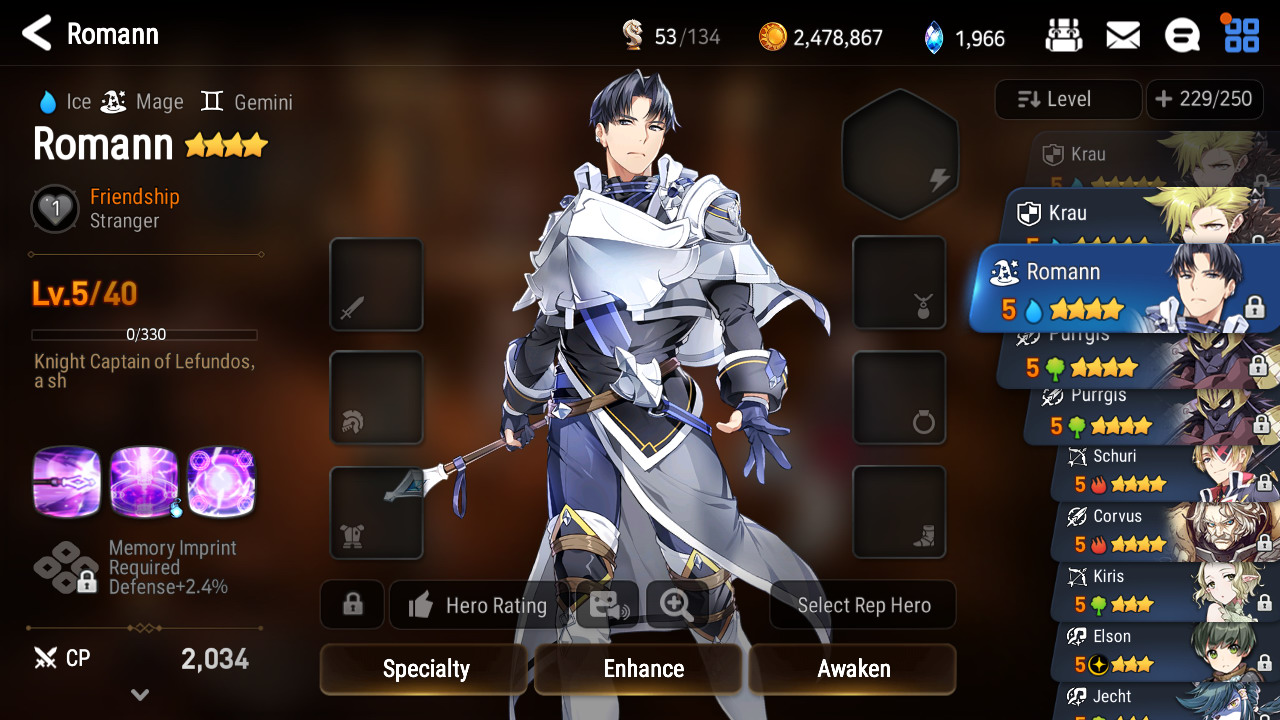Open the mailbox envelope icon
Image resolution: width=1280 pixels, height=720 pixels.
click(x=1123, y=37)
